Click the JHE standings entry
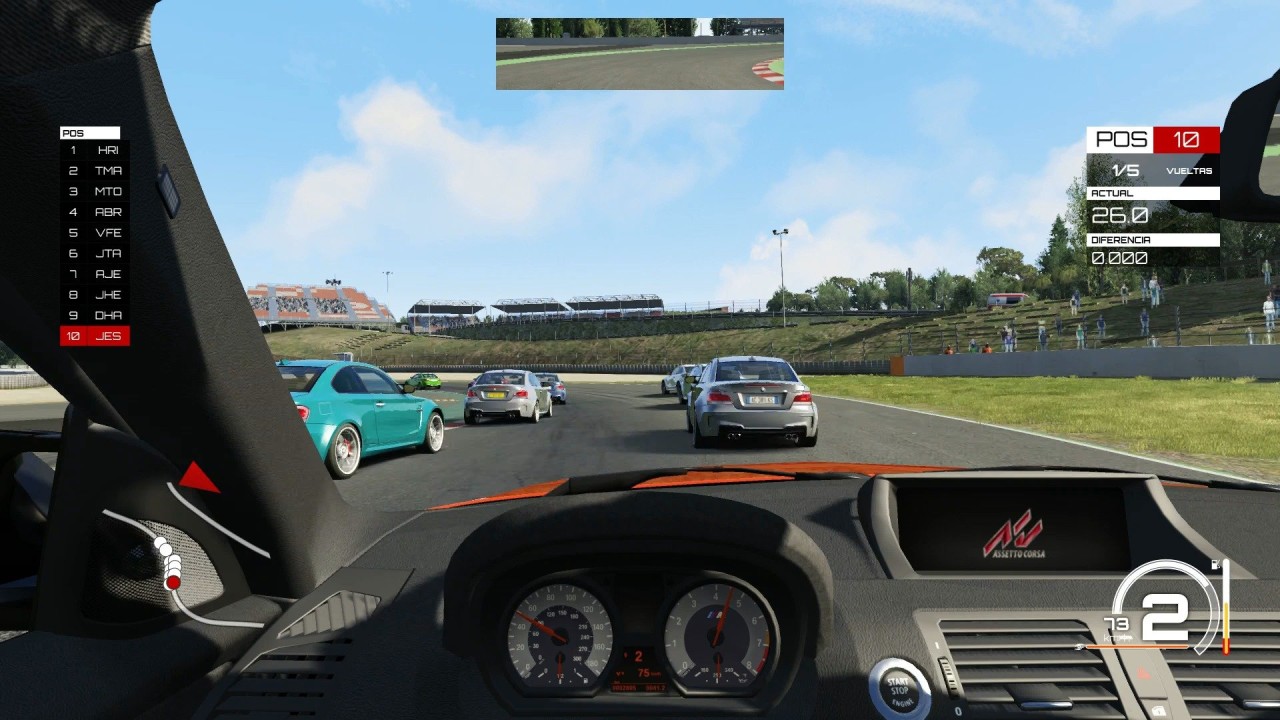Viewport: 1280px width, 720px height. pos(95,295)
